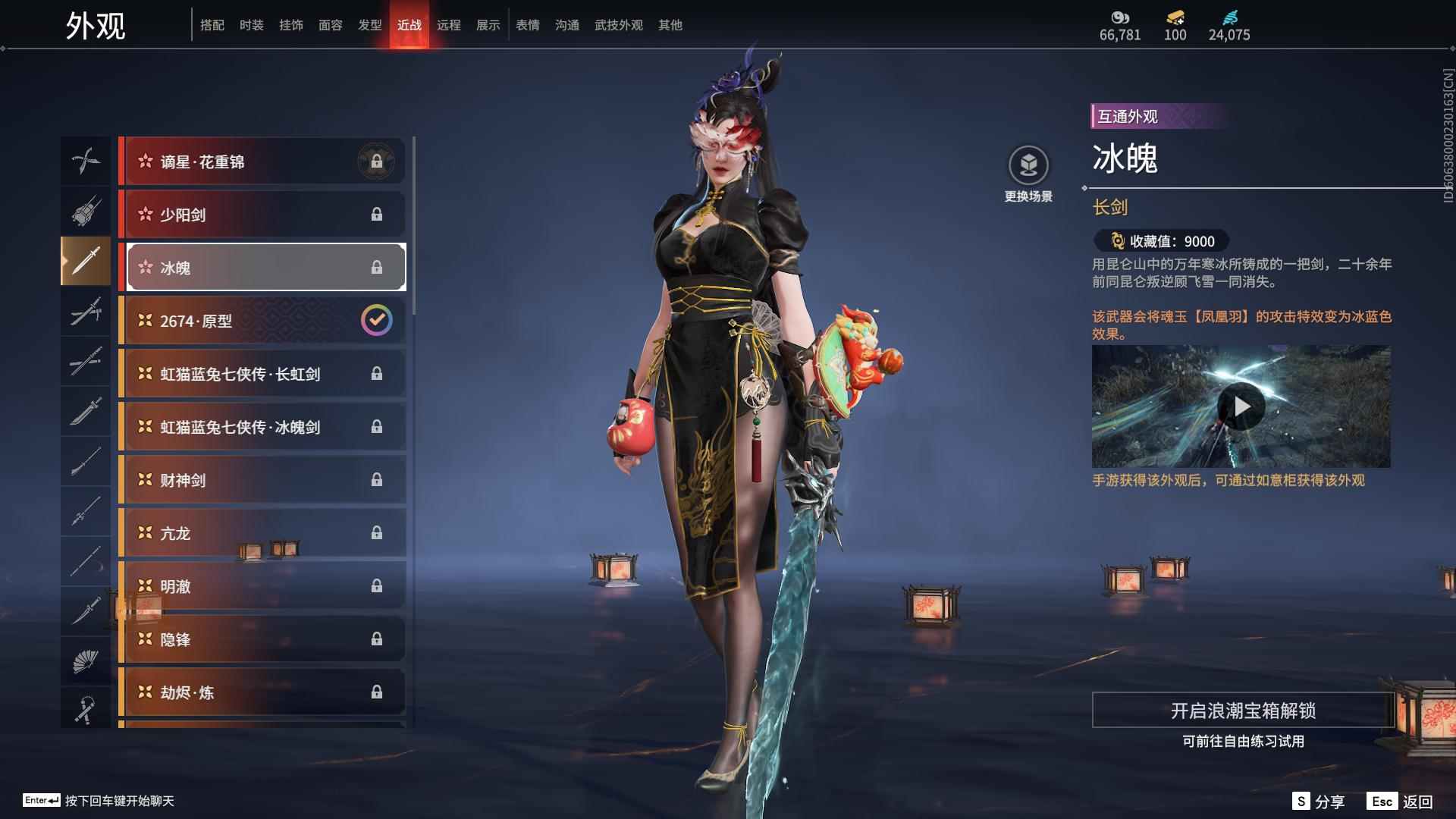The width and height of the screenshot is (1456, 819).
Task: Choose the bow weapon category icon
Action: [x=85, y=161]
